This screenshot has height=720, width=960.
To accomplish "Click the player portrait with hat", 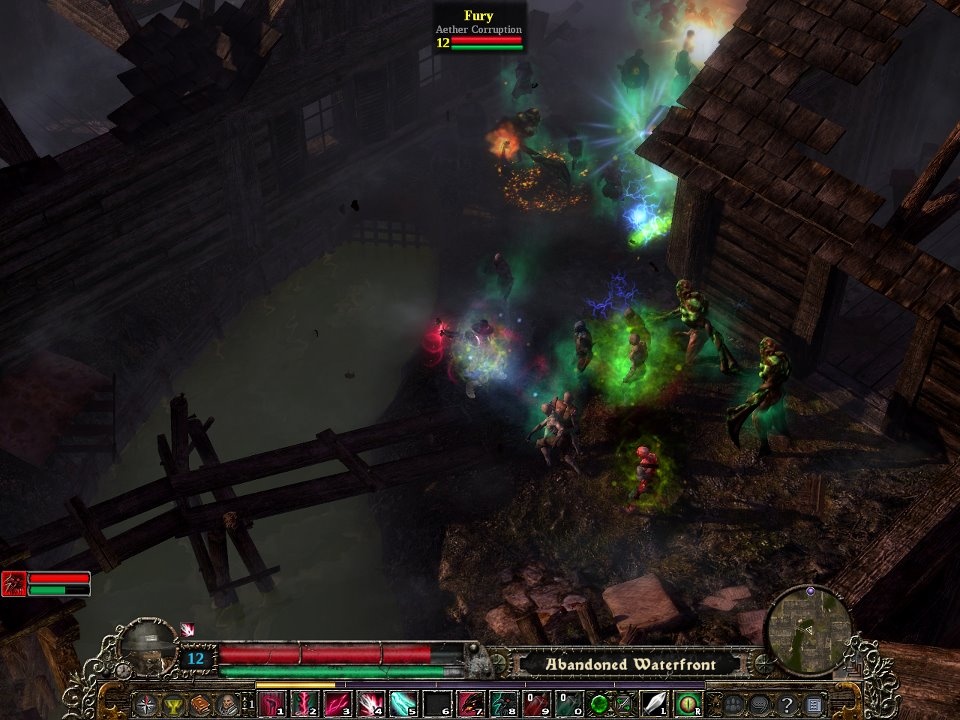I will pos(149,648).
